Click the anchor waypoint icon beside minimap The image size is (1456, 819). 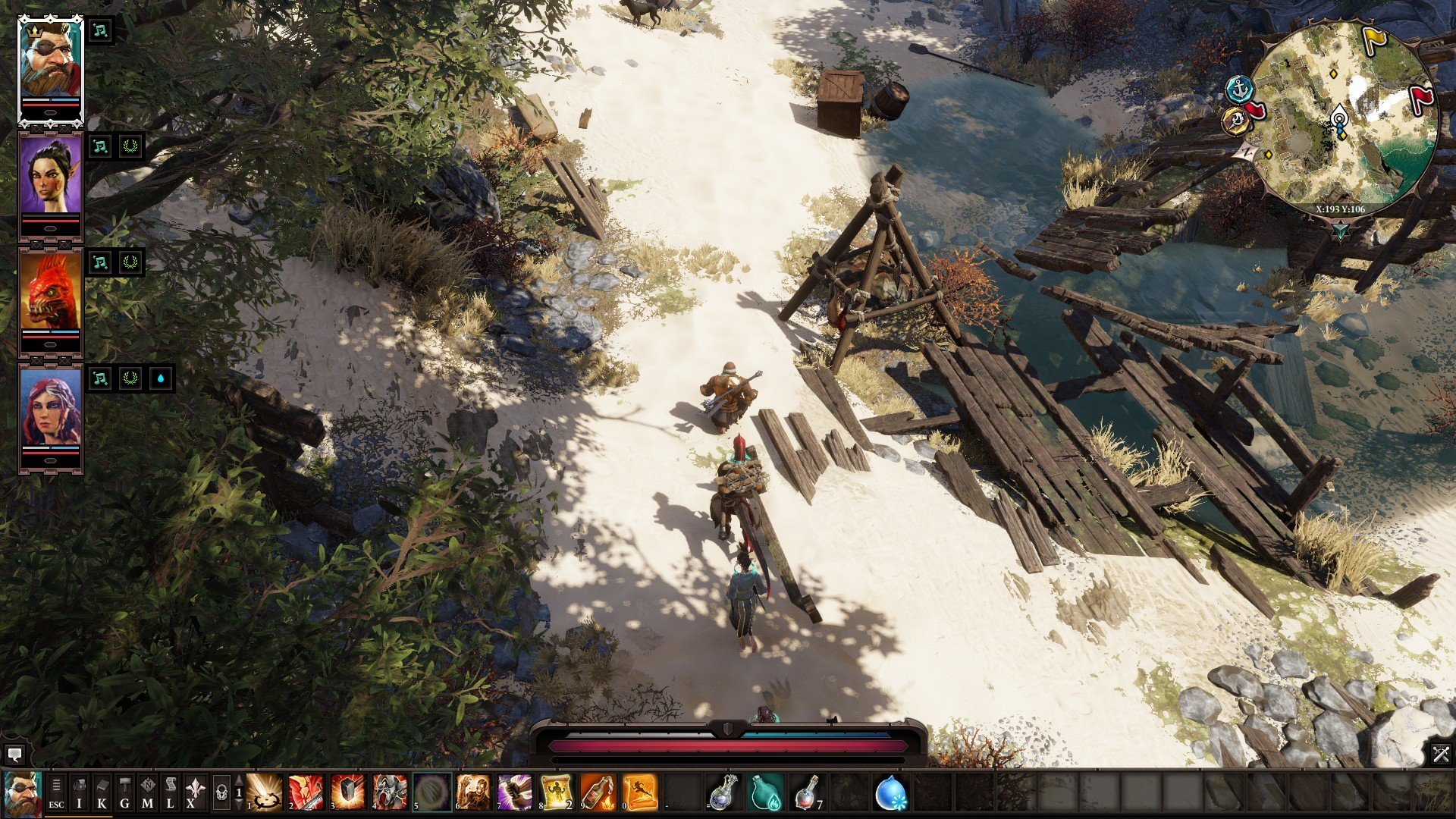pyautogui.click(x=1238, y=88)
